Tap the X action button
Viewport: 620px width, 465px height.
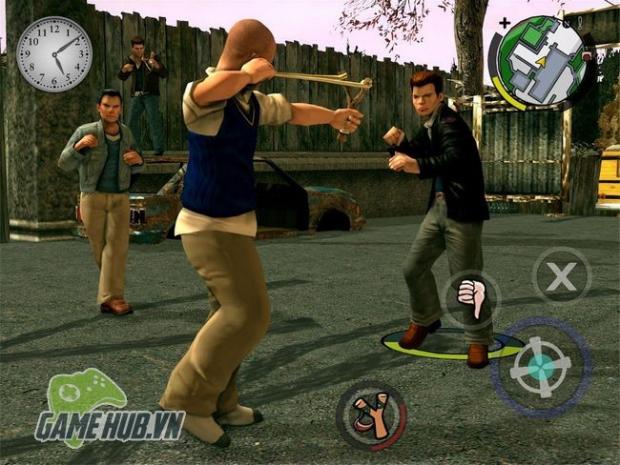561,274
